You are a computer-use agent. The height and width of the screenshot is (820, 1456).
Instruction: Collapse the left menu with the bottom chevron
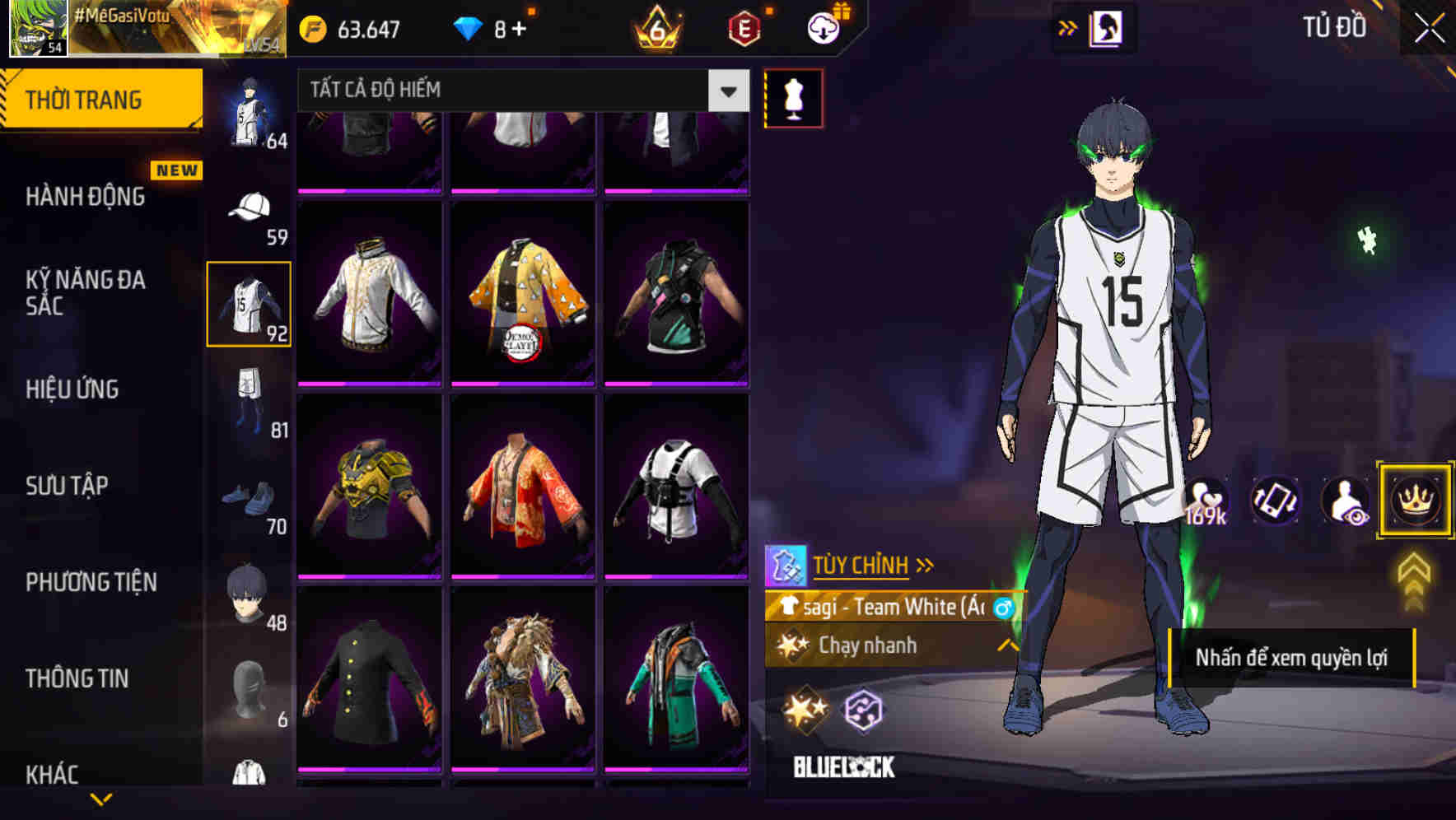pos(100,799)
